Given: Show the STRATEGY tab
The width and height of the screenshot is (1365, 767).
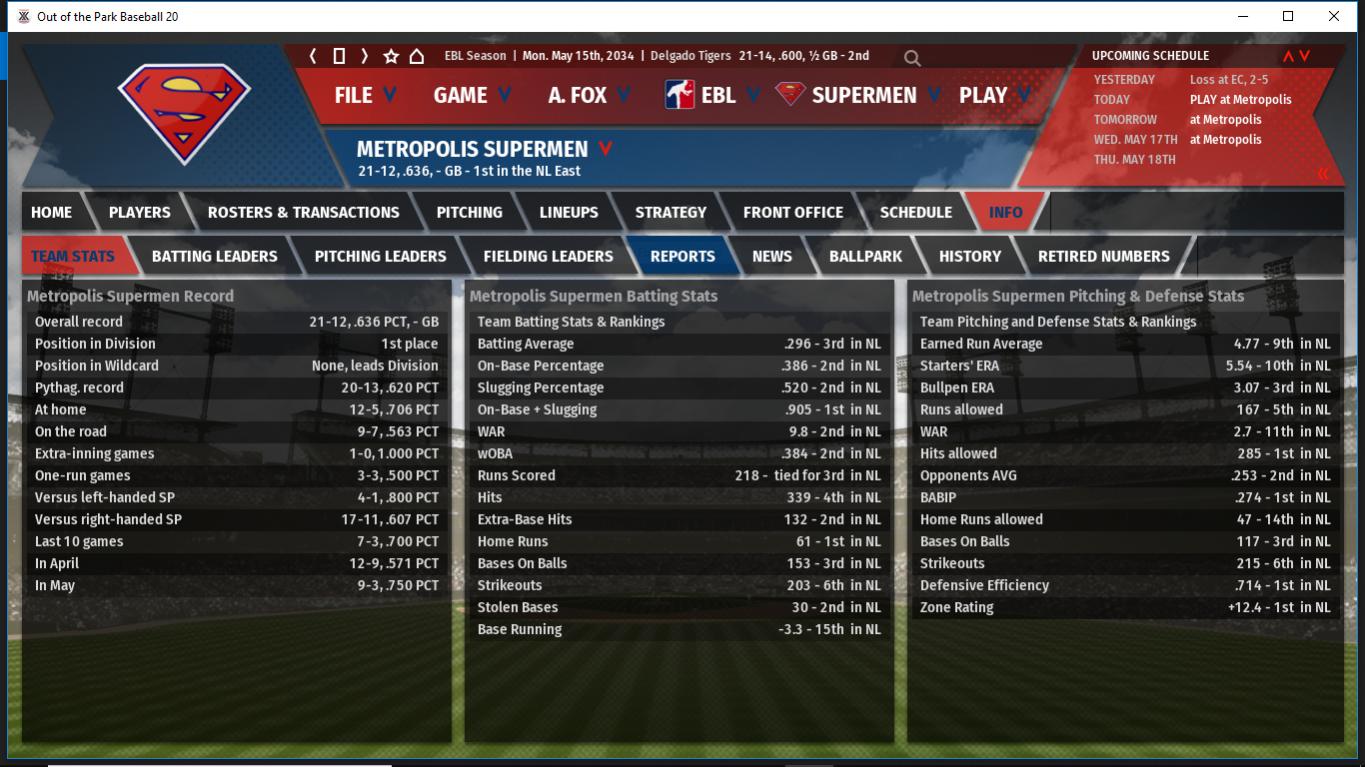Looking at the screenshot, I should [x=670, y=212].
